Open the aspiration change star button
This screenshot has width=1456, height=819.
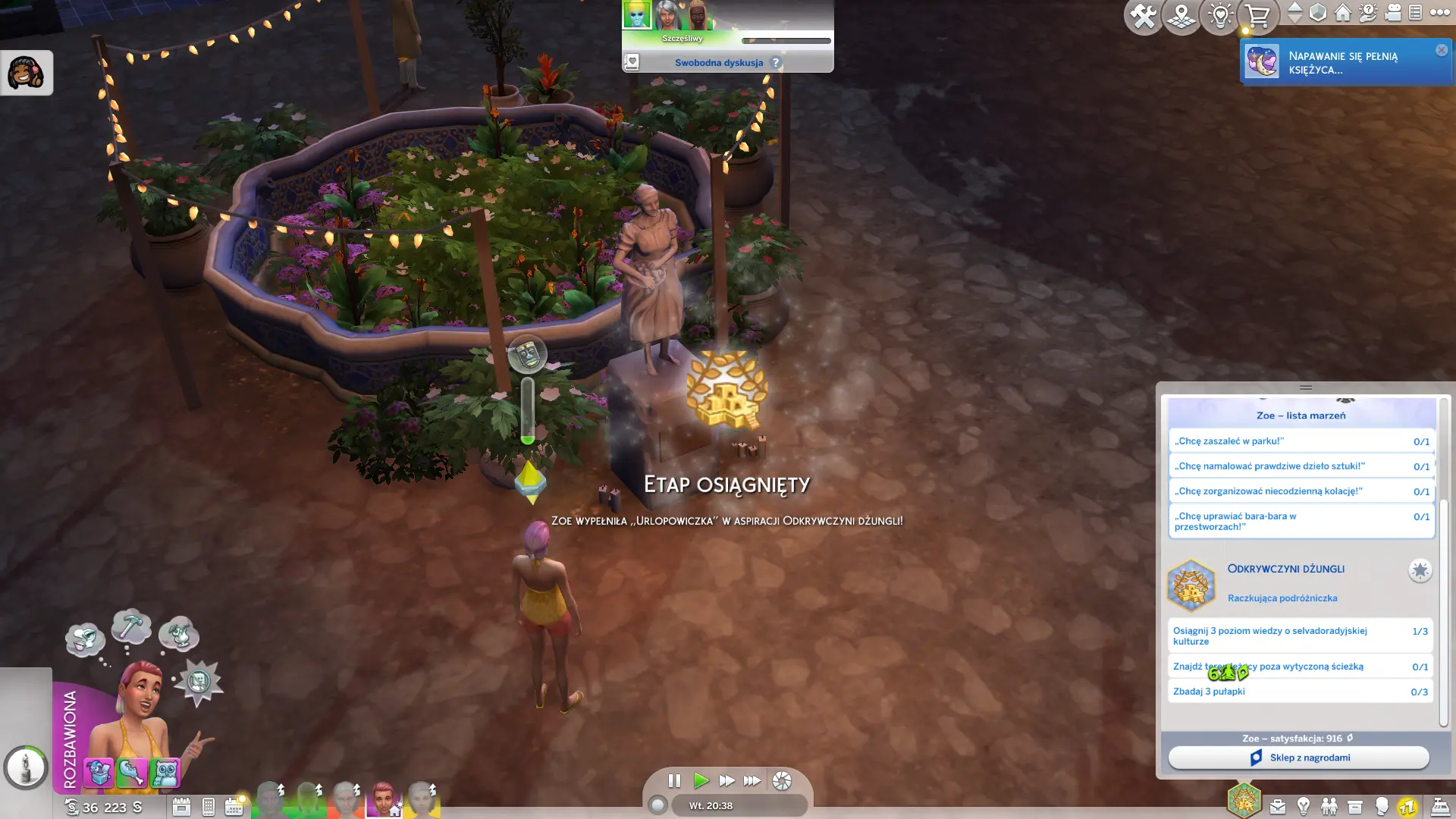point(1420,570)
